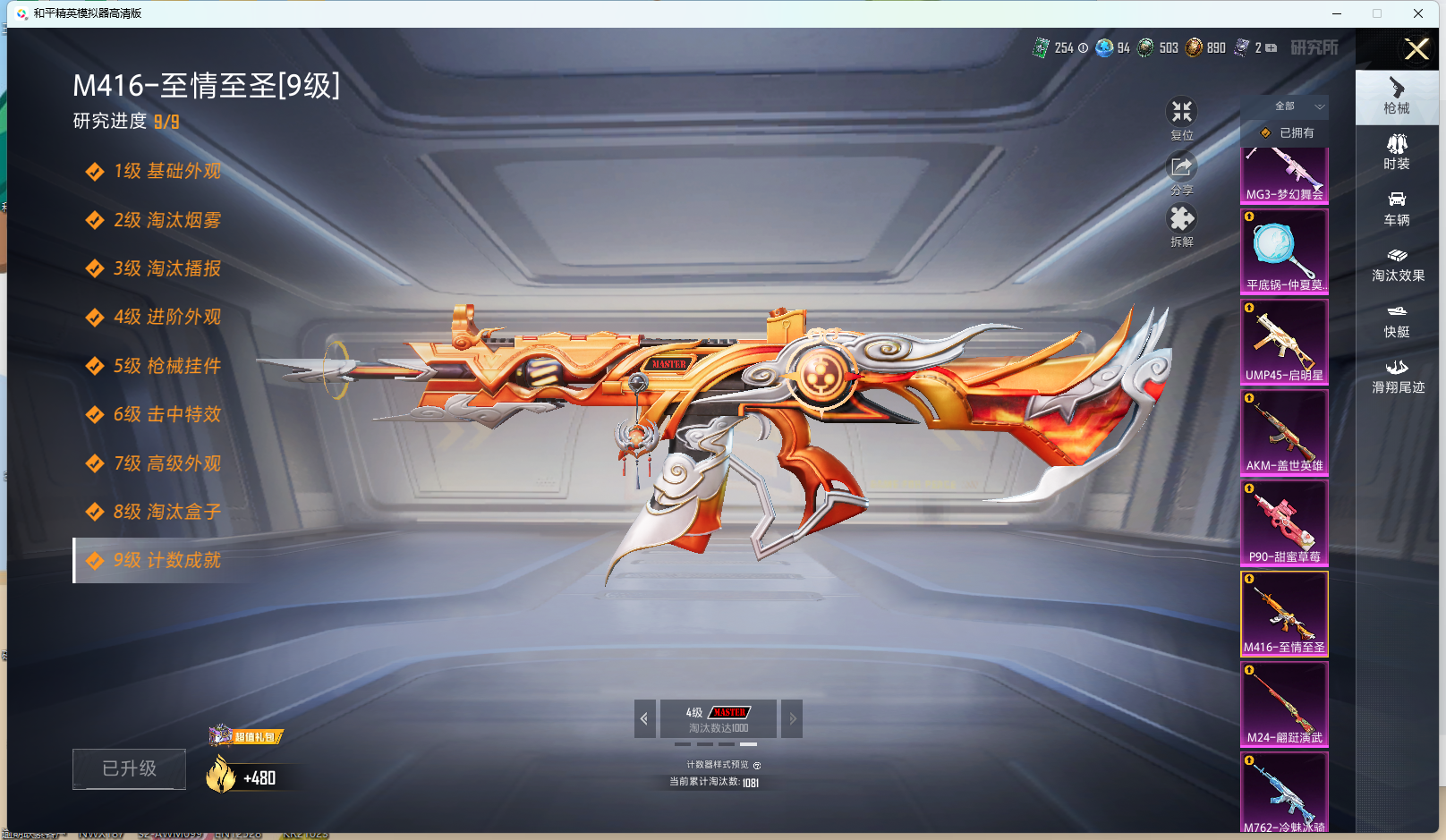Select the 6级 击中特效 level entry

(x=166, y=415)
